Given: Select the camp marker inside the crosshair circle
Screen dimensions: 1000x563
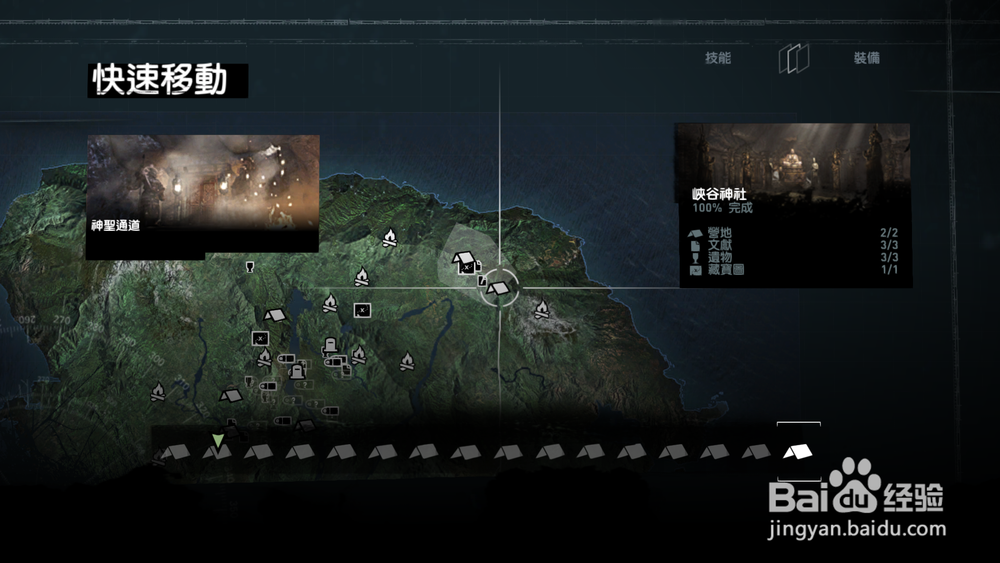Looking at the screenshot, I should click(x=498, y=288).
